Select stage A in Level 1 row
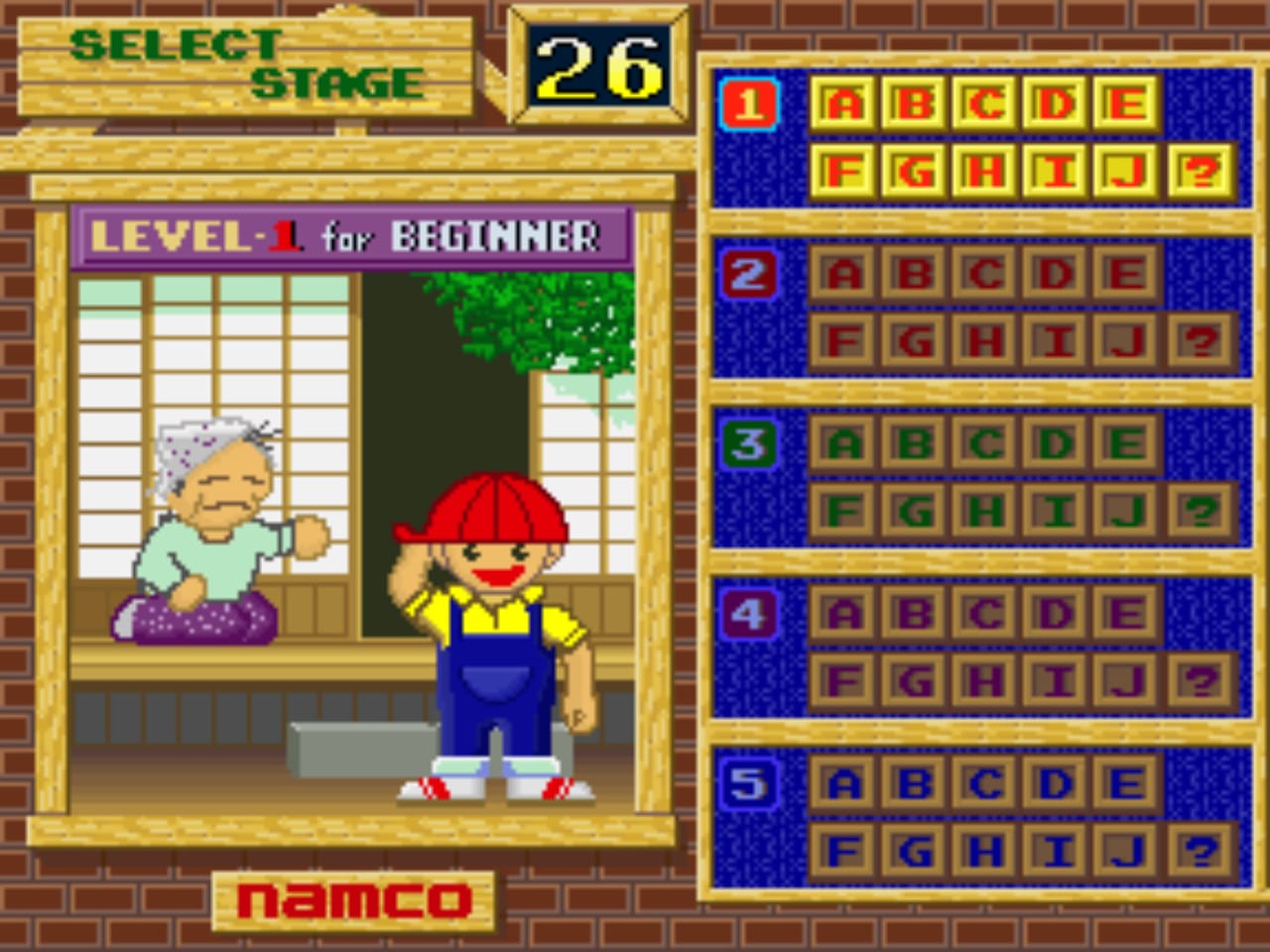The image size is (1270, 952). pos(844,103)
